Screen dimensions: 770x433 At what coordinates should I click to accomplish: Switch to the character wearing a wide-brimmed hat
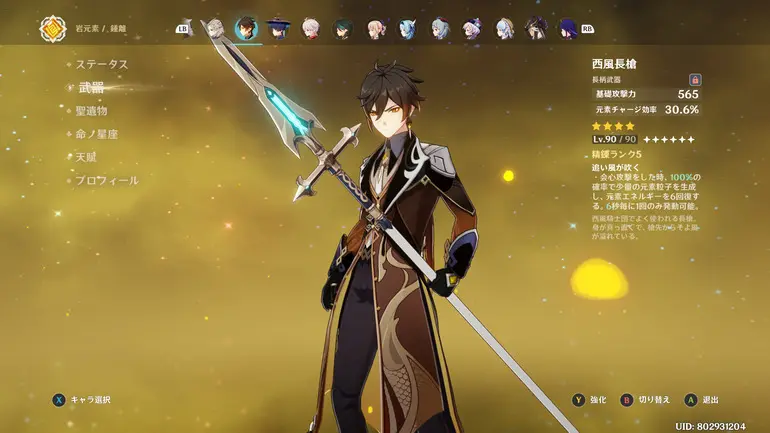(x=277, y=28)
